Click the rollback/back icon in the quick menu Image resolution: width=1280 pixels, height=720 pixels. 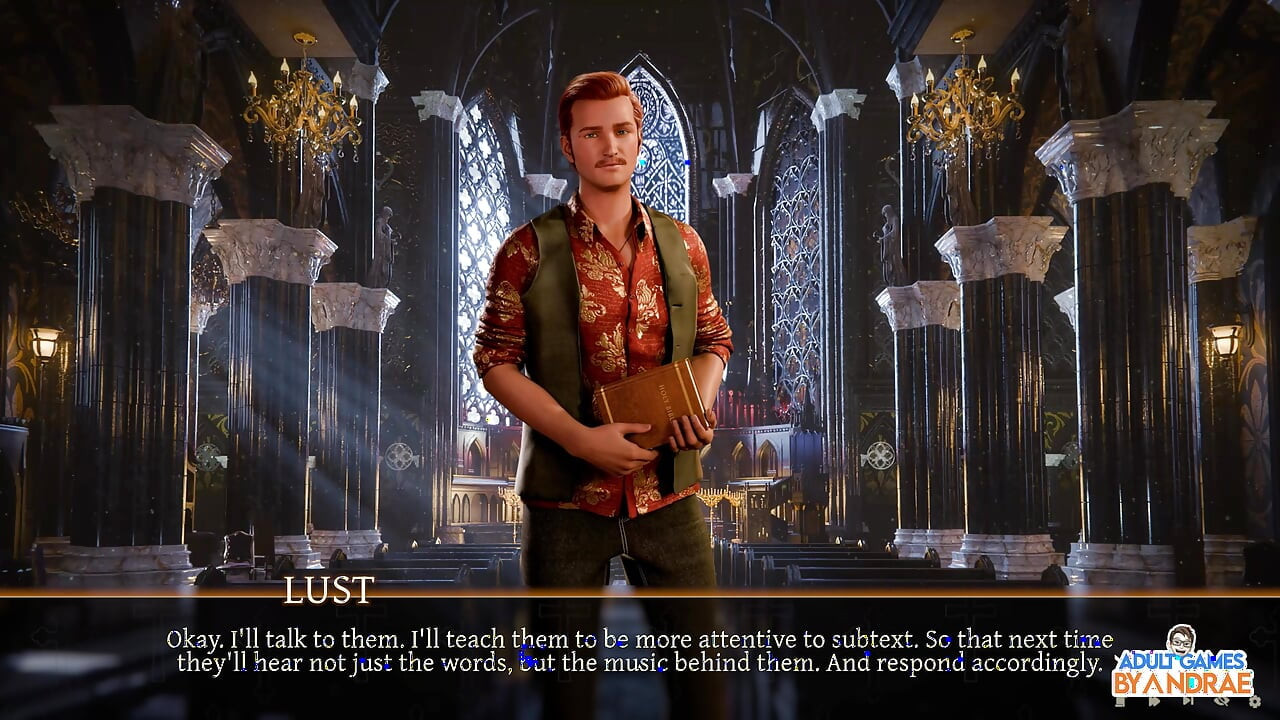1120,702
